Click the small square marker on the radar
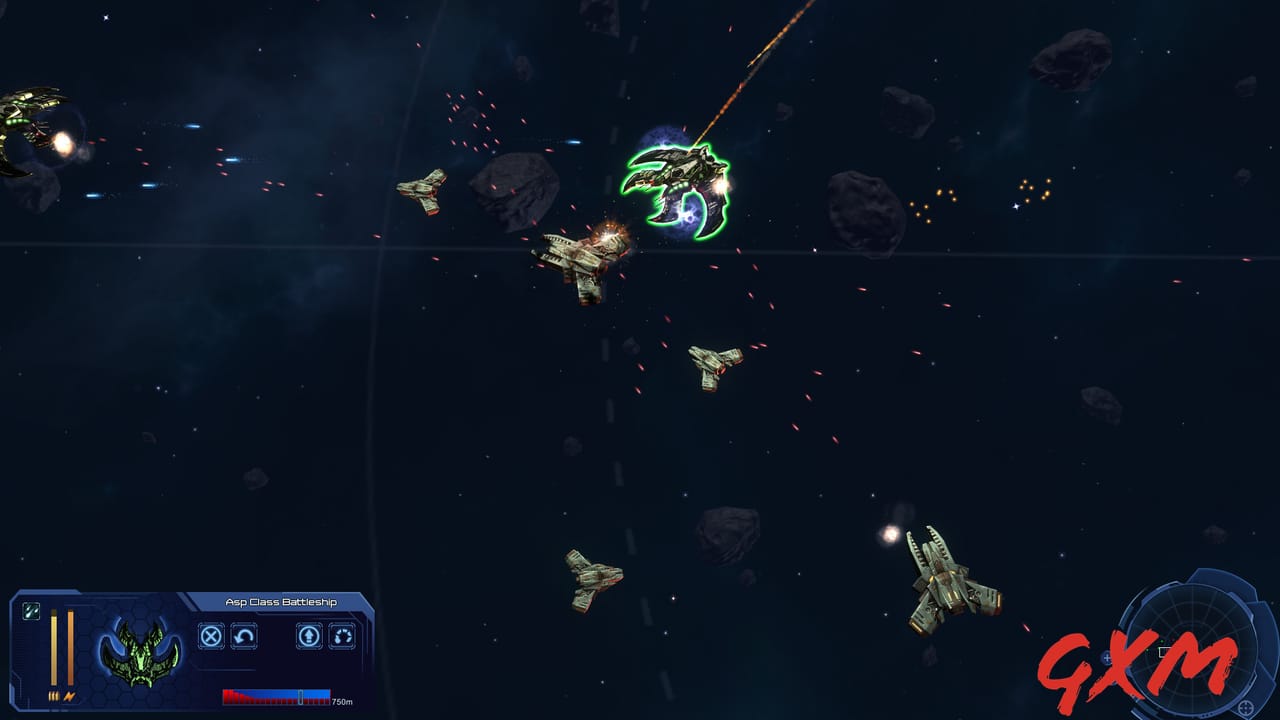Viewport: 1280px width, 720px height. click(x=1164, y=650)
